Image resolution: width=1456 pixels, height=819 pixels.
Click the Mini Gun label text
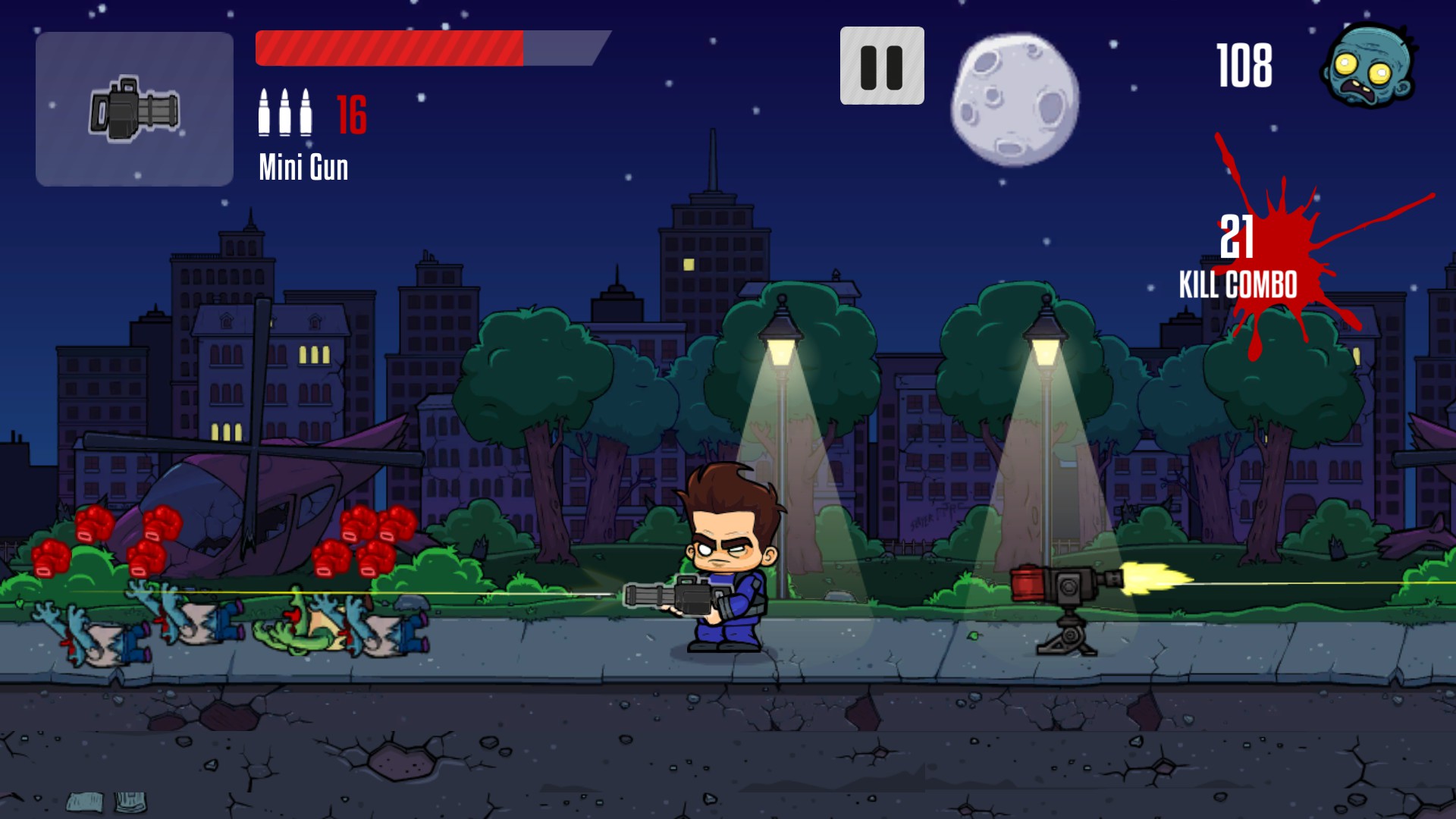303,168
